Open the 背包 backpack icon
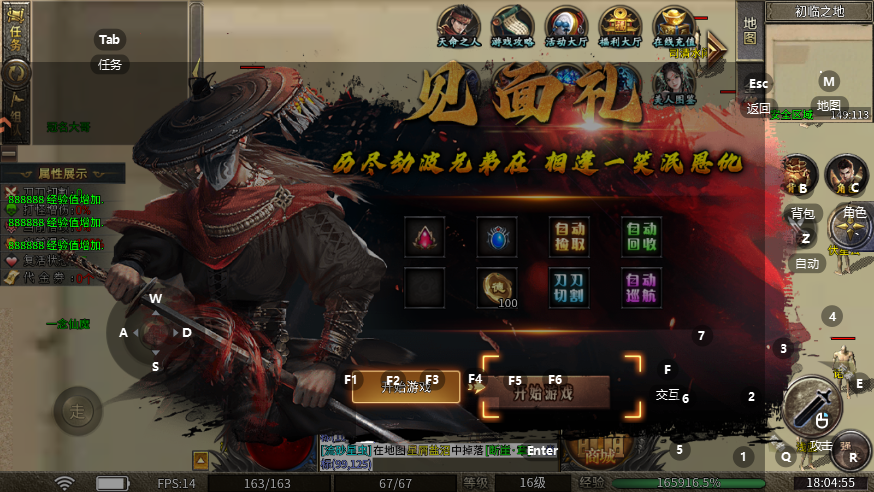The width and height of the screenshot is (874, 492). [x=799, y=176]
